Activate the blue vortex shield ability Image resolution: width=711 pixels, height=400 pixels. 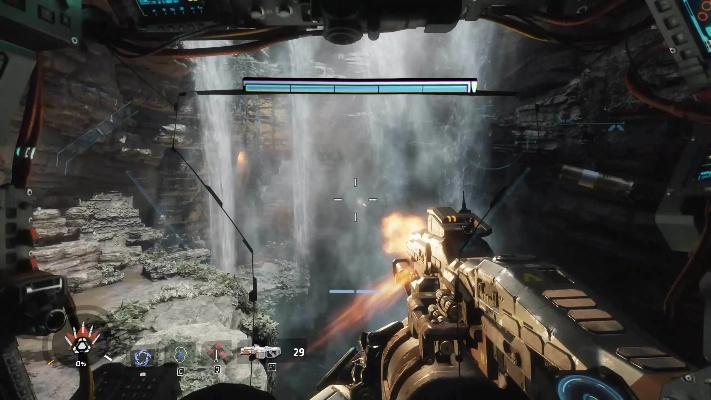tap(141, 354)
